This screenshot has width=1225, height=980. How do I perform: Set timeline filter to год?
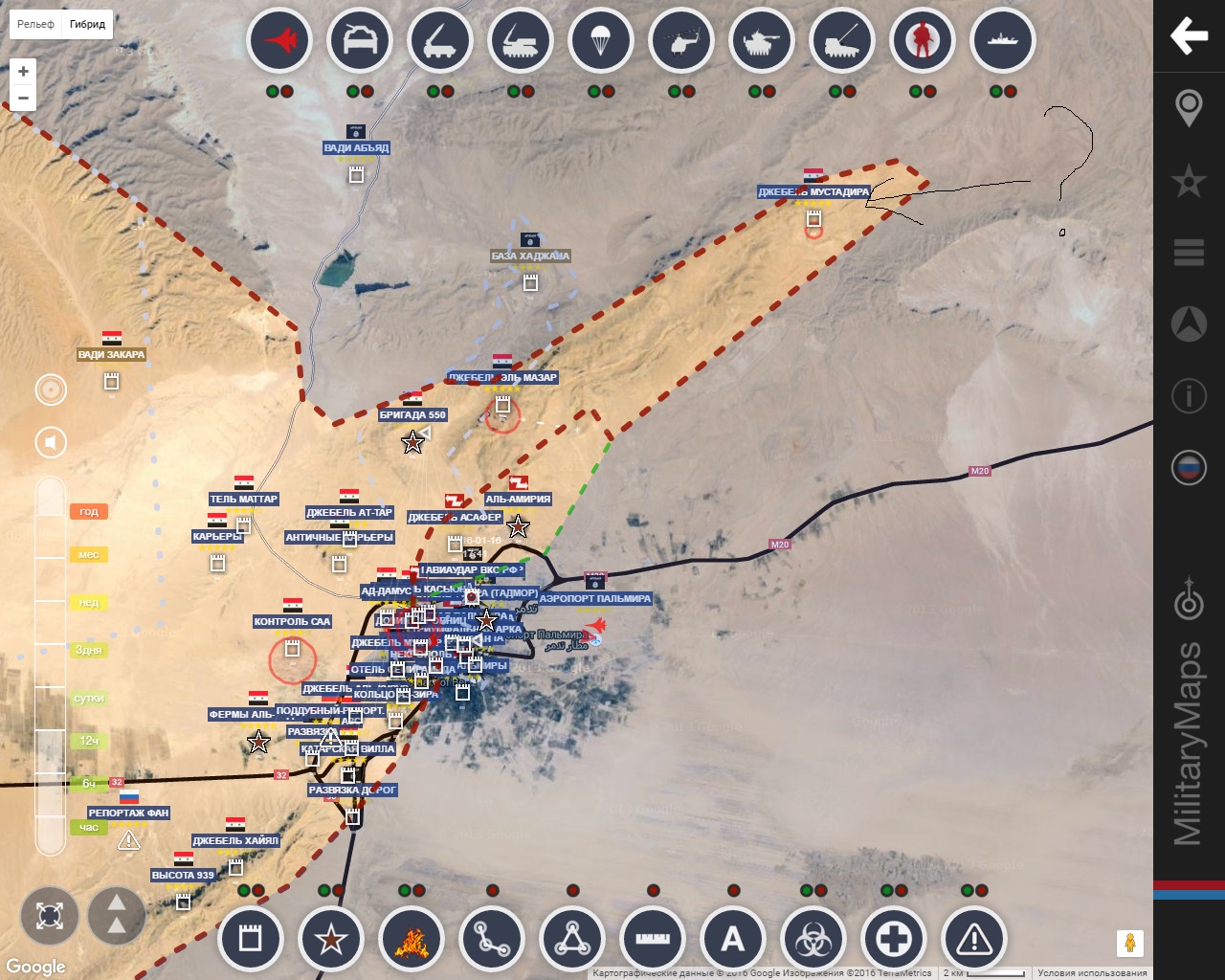coord(89,512)
